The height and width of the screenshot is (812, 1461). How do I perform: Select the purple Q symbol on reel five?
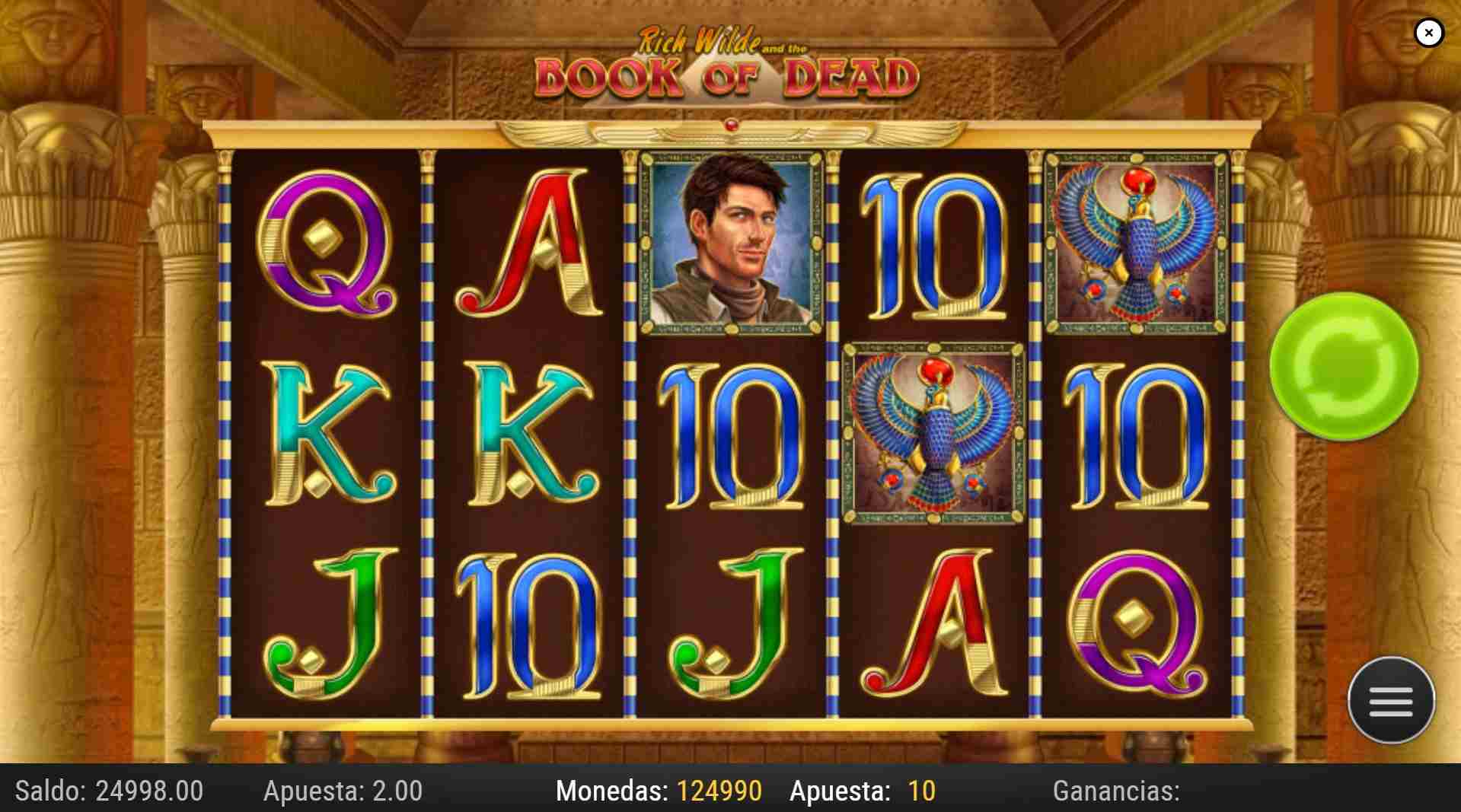click(x=1134, y=624)
